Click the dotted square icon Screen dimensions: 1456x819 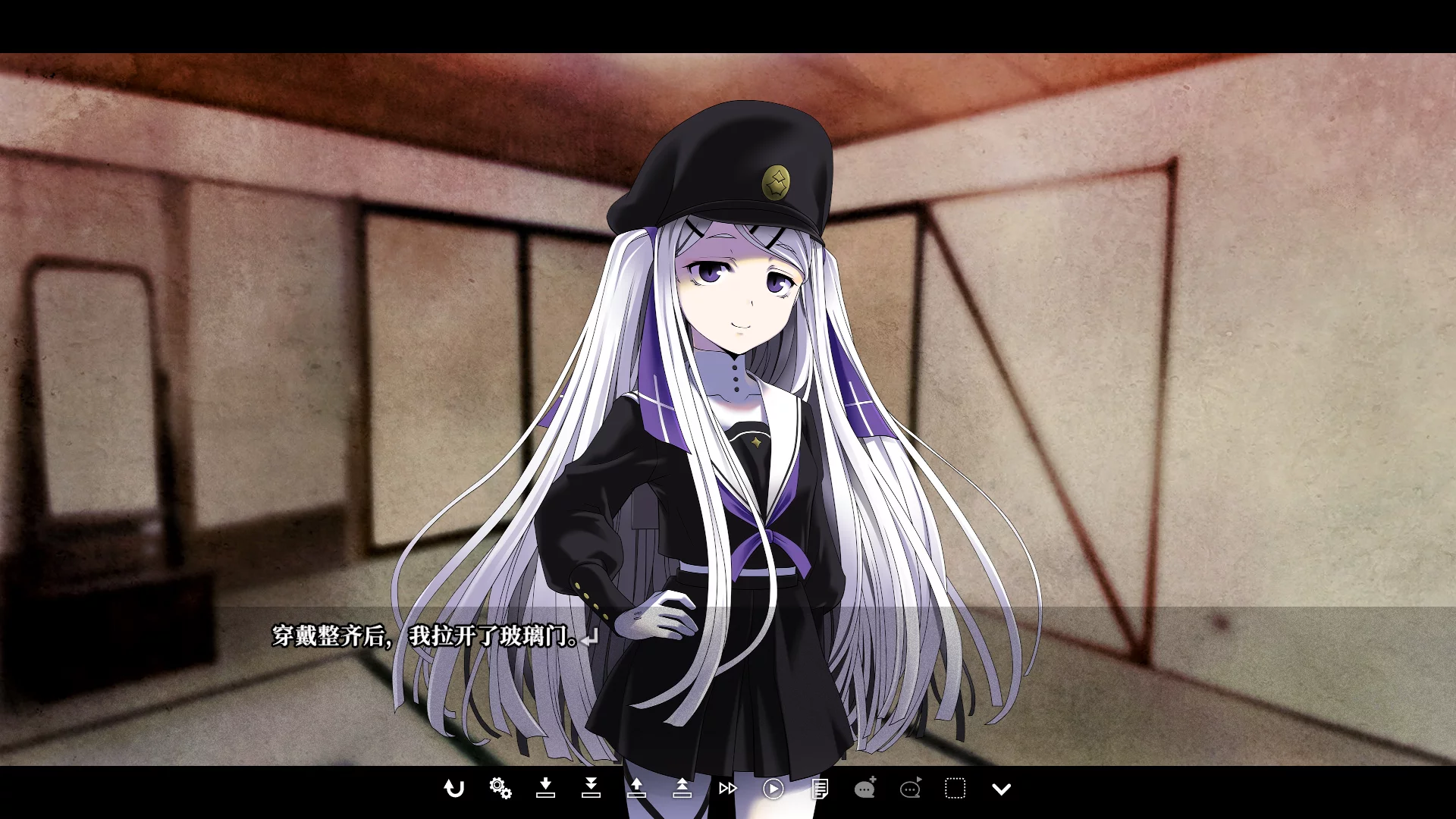point(955,789)
